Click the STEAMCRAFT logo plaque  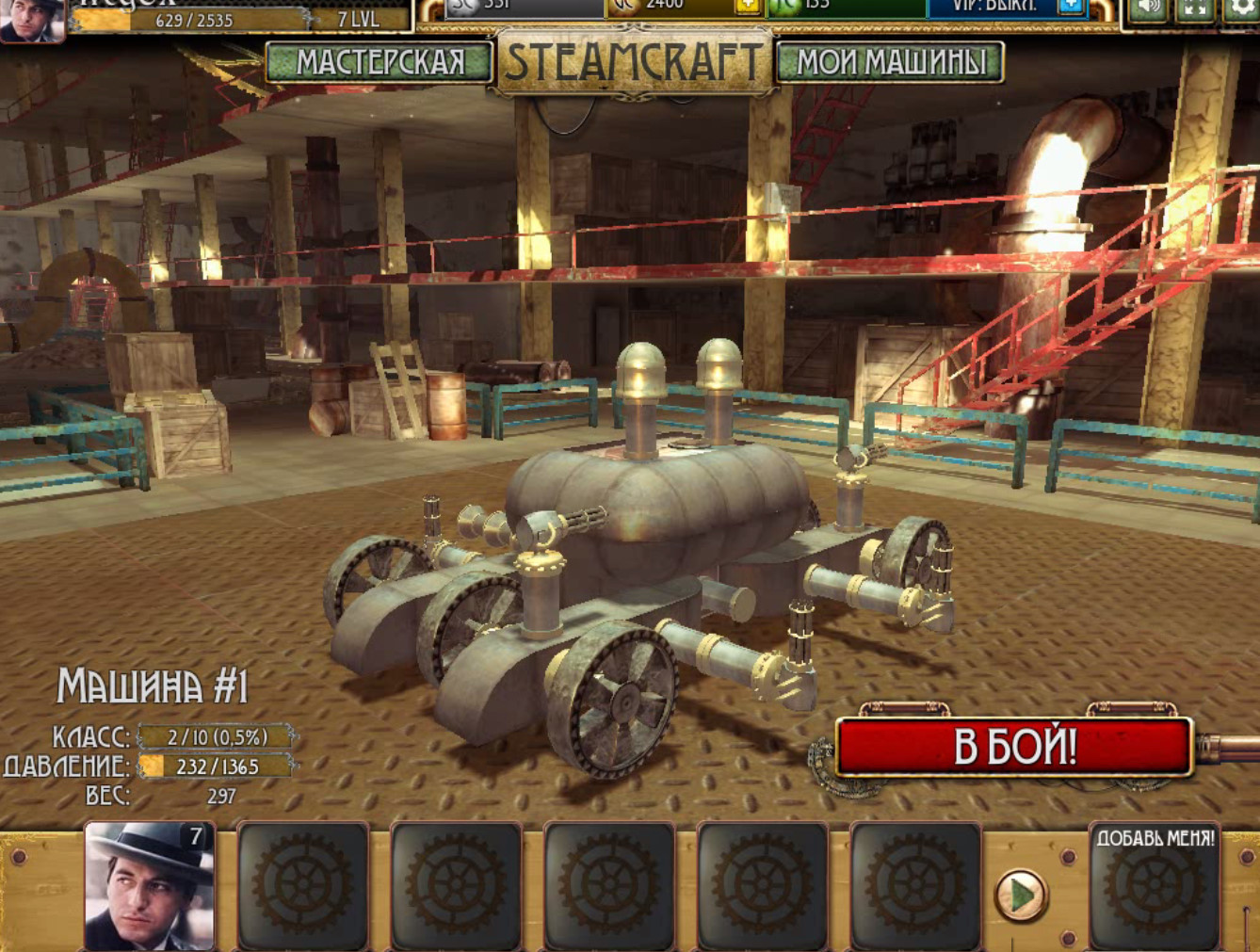pyautogui.click(x=634, y=62)
